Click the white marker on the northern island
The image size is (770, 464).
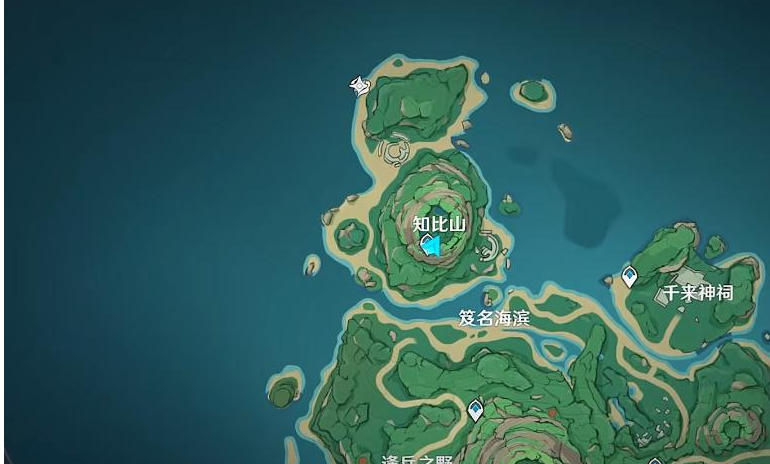(x=358, y=86)
